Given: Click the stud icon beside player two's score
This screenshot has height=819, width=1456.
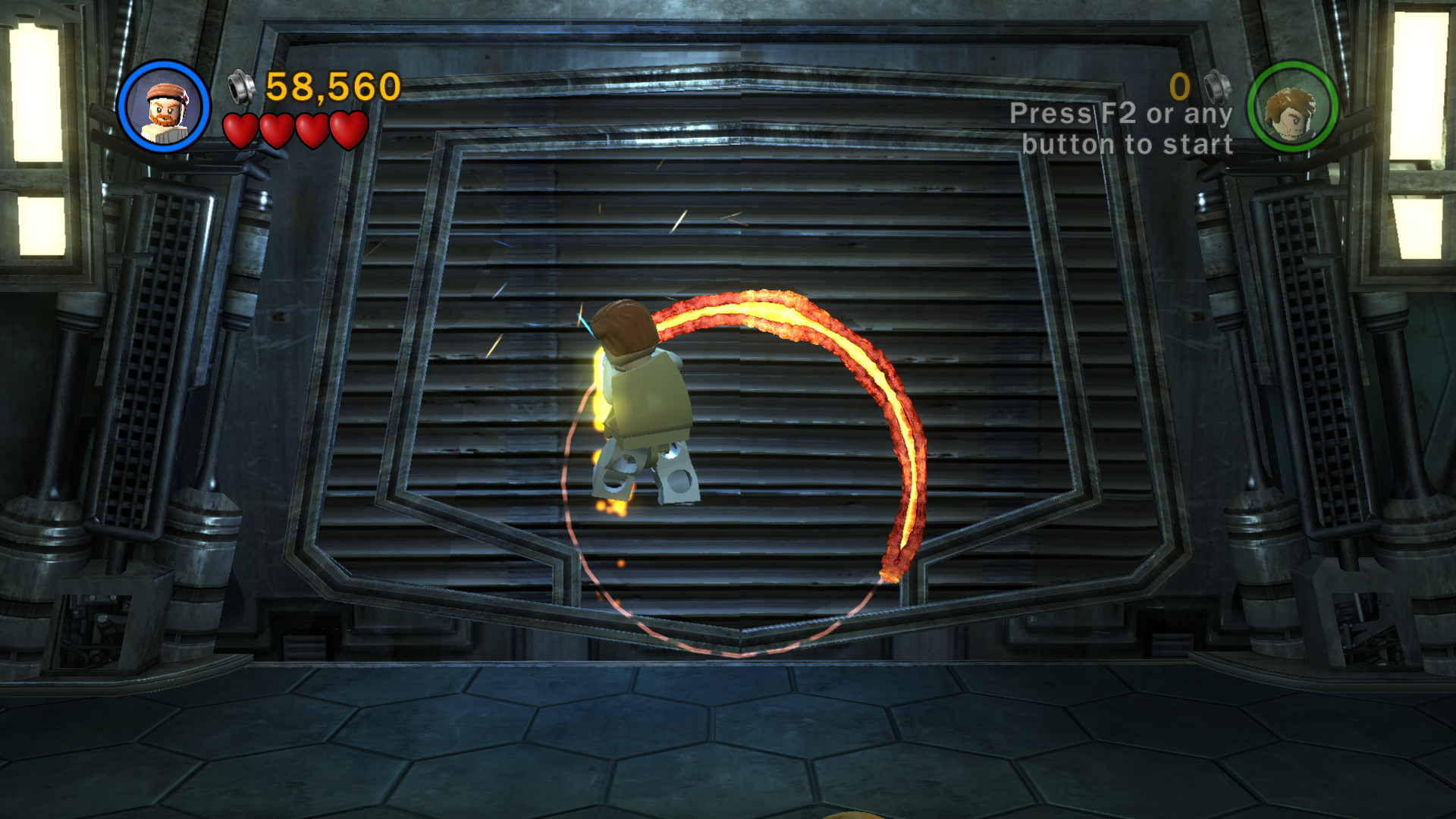Looking at the screenshot, I should [1219, 86].
